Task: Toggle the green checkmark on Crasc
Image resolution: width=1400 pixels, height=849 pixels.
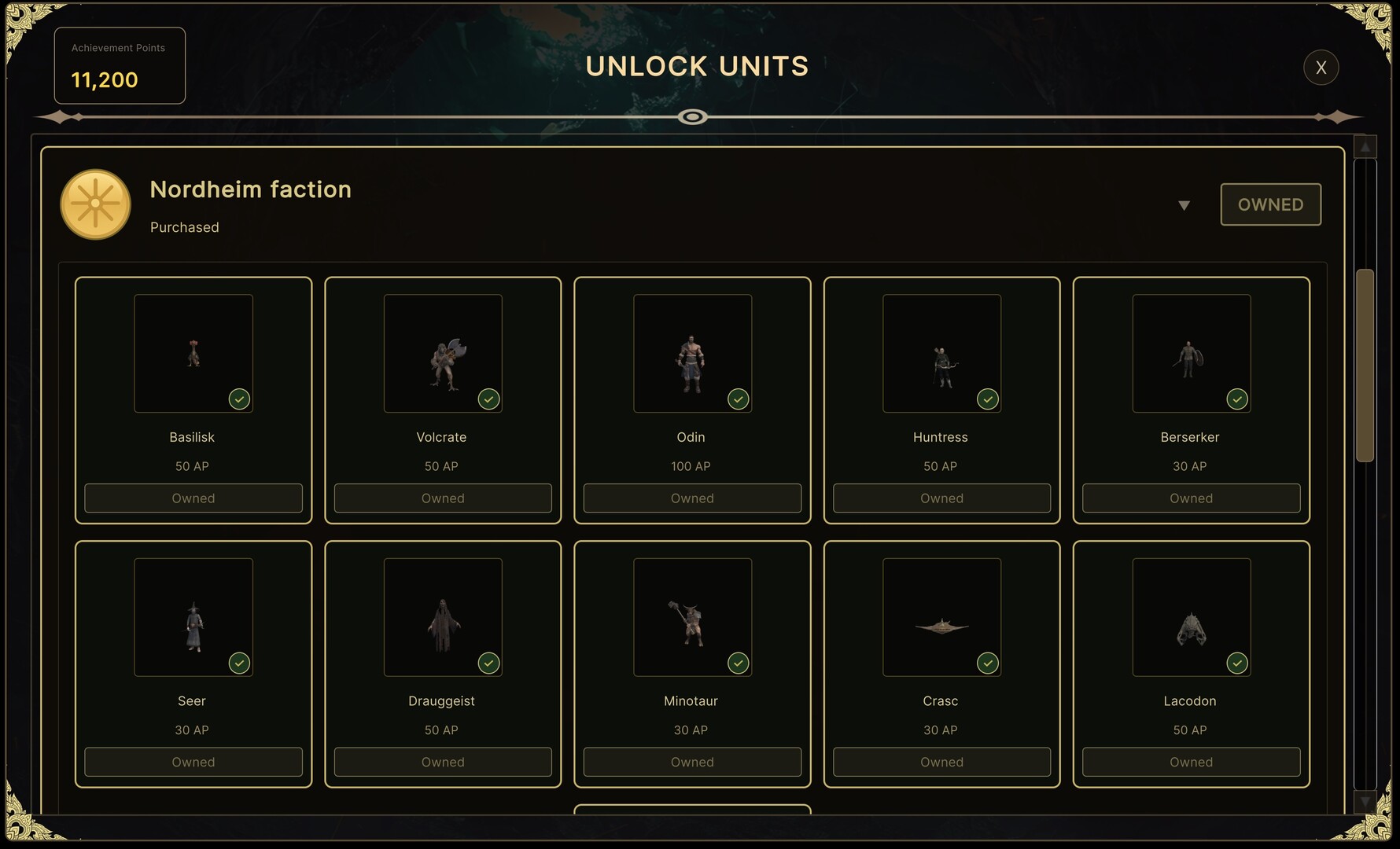Action: coord(987,663)
